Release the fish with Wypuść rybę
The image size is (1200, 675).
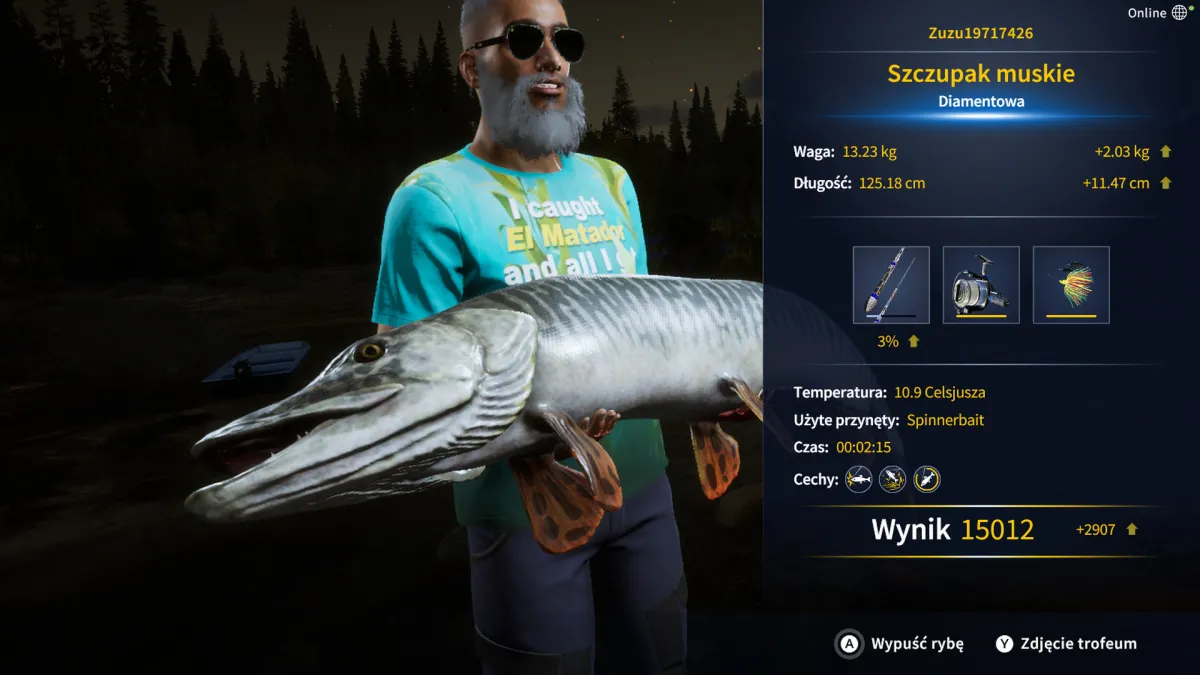pyautogui.click(x=900, y=644)
